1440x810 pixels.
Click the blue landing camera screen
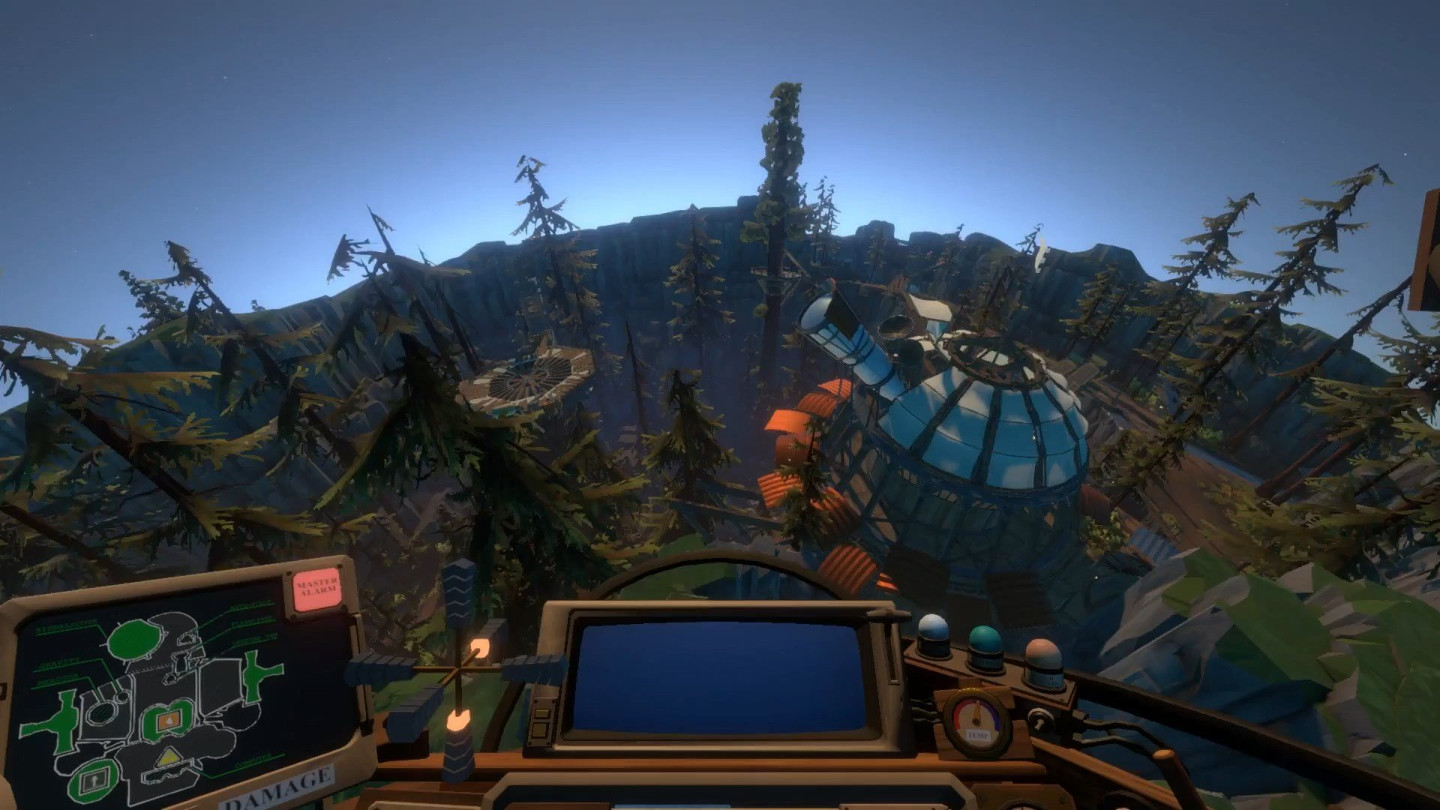pyautogui.click(x=720, y=680)
